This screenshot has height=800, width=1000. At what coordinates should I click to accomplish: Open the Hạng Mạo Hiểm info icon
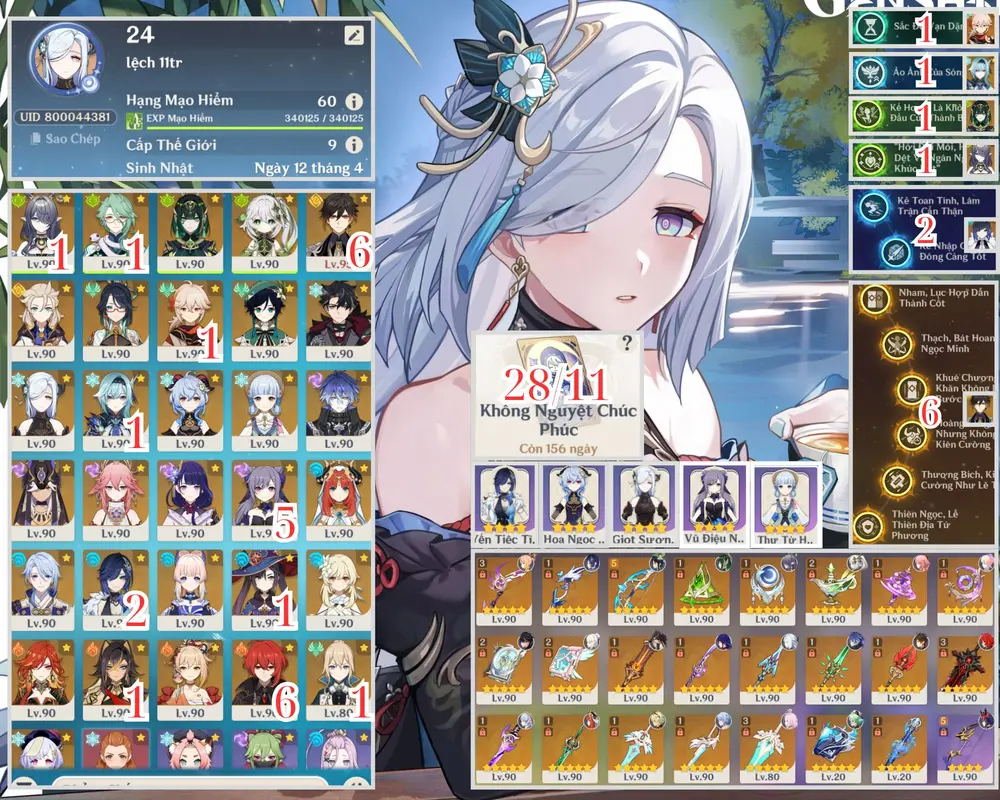pyautogui.click(x=353, y=101)
